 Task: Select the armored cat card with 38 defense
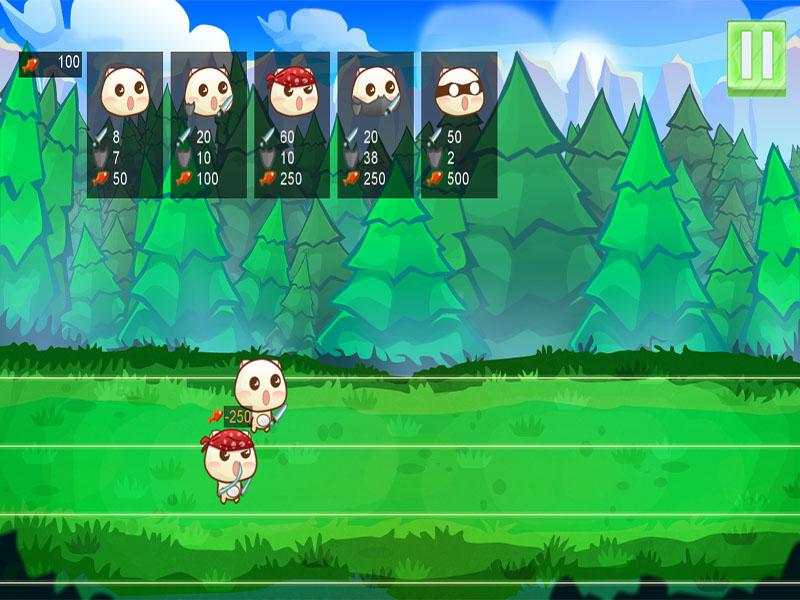point(375,124)
